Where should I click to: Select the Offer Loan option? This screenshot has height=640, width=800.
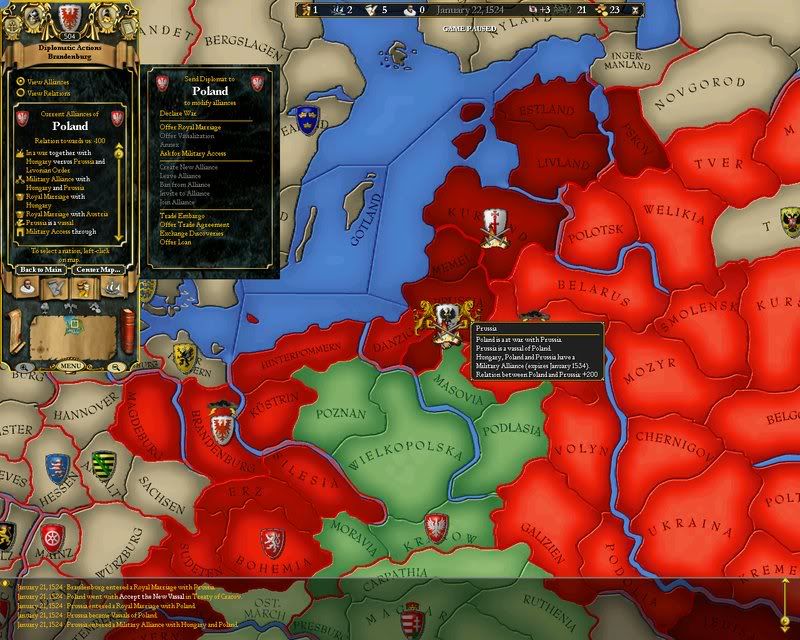[x=176, y=242]
